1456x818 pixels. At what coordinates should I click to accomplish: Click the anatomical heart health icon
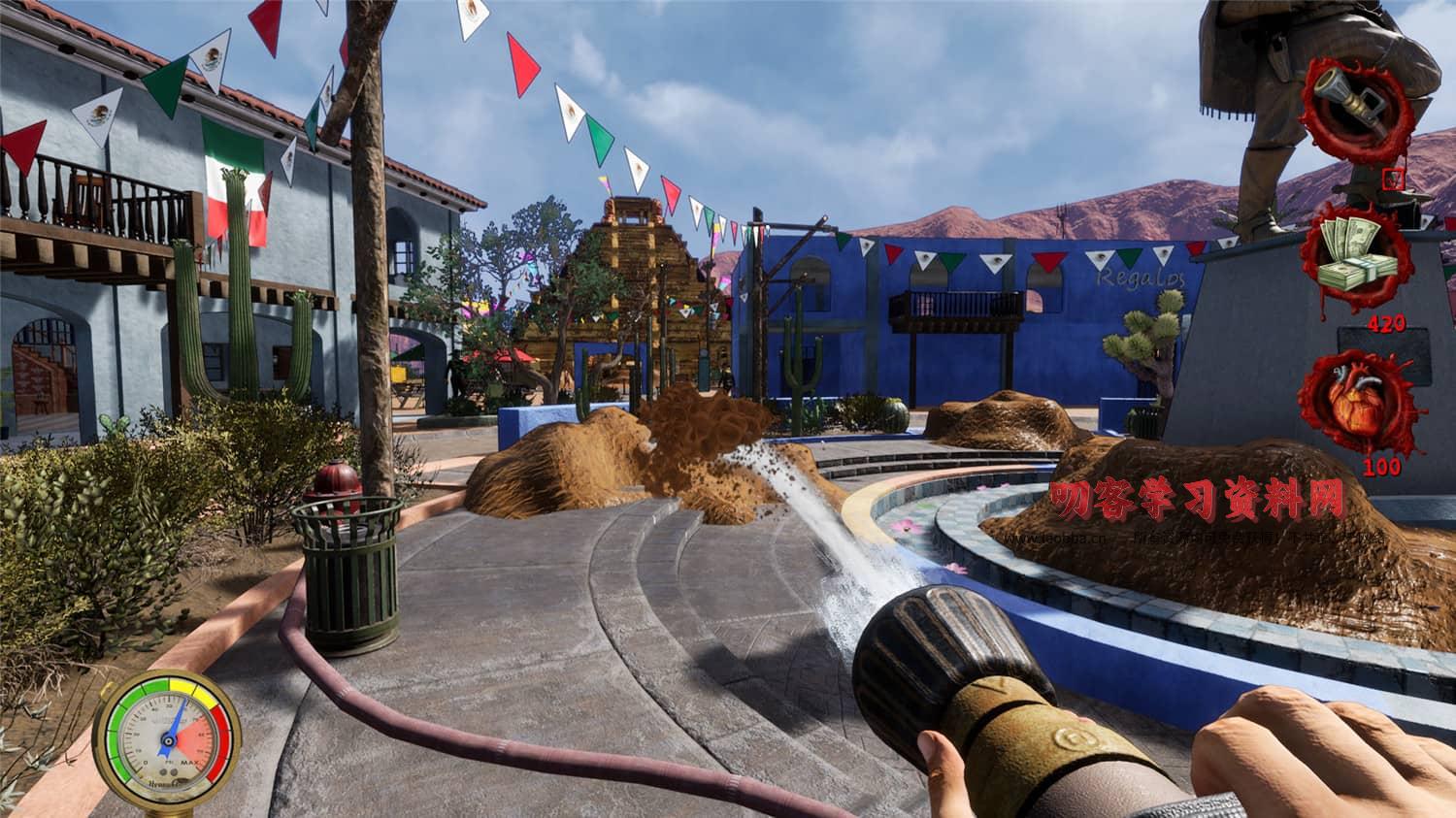(1354, 401)
